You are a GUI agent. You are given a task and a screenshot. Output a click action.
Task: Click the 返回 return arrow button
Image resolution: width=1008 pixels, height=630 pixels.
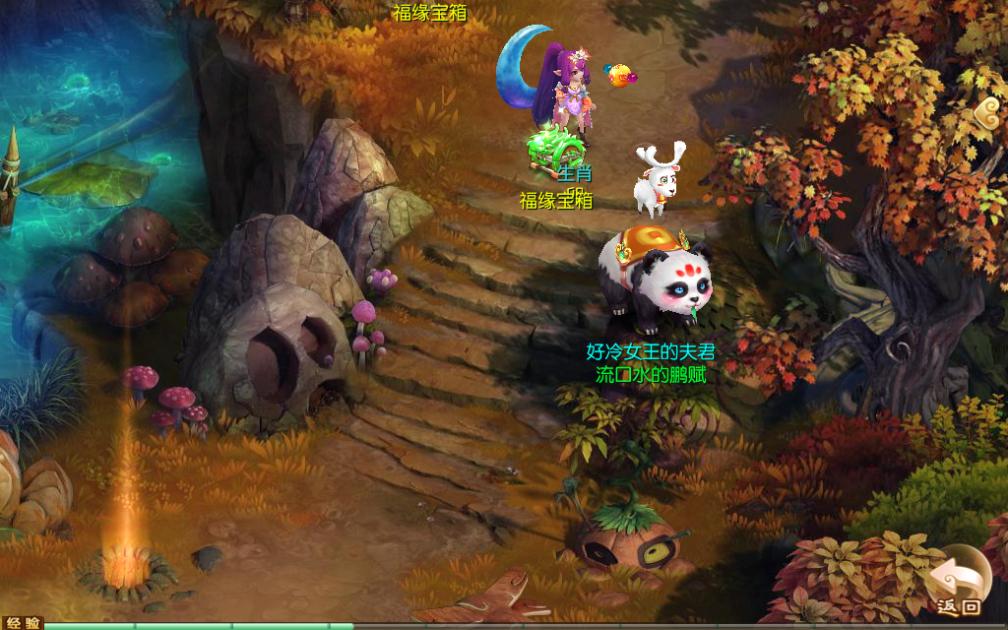(958, 581)
